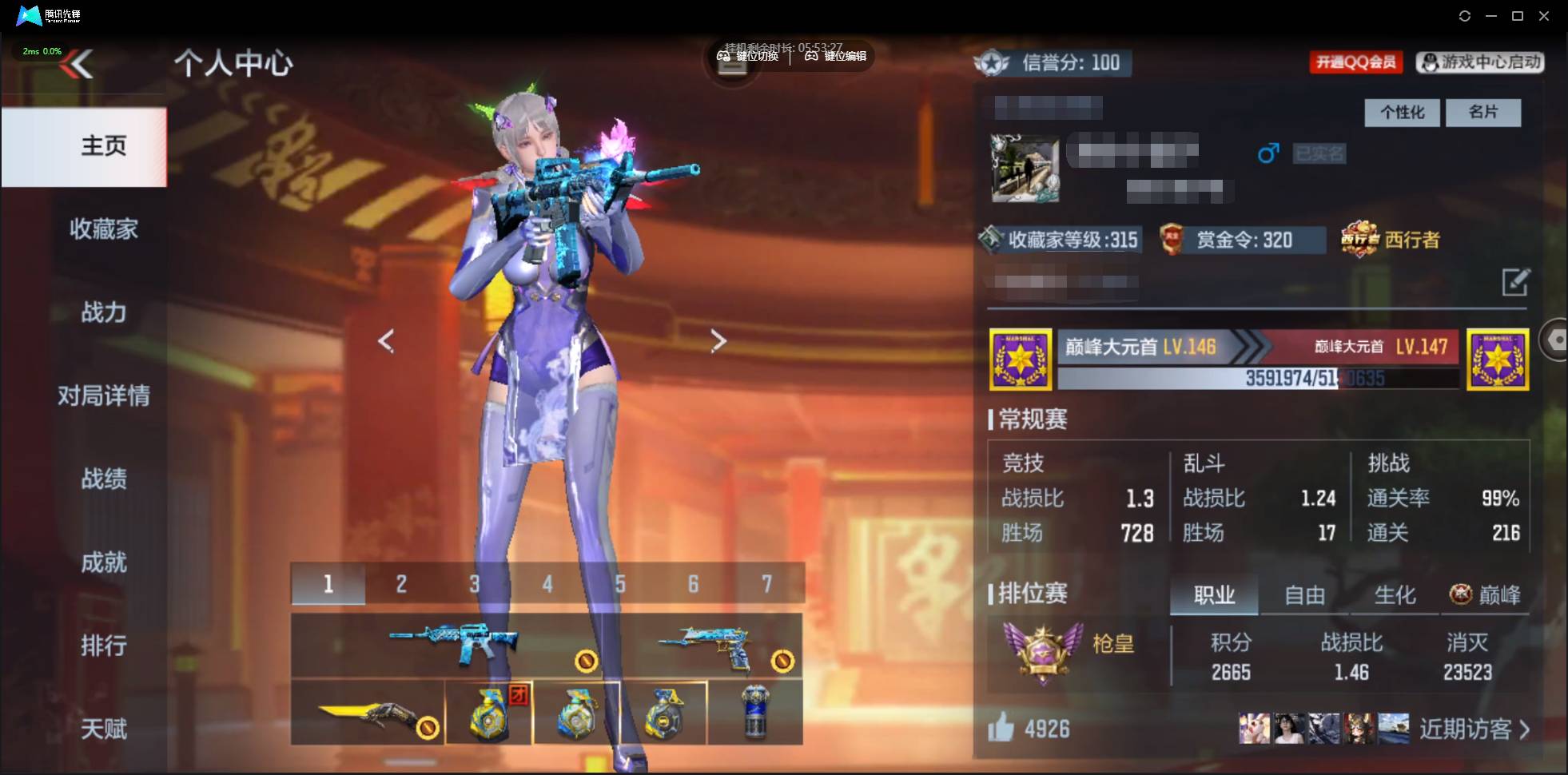Click the 巅峰大元首 LV.146 marshal badge

(x=1021, y=359)
